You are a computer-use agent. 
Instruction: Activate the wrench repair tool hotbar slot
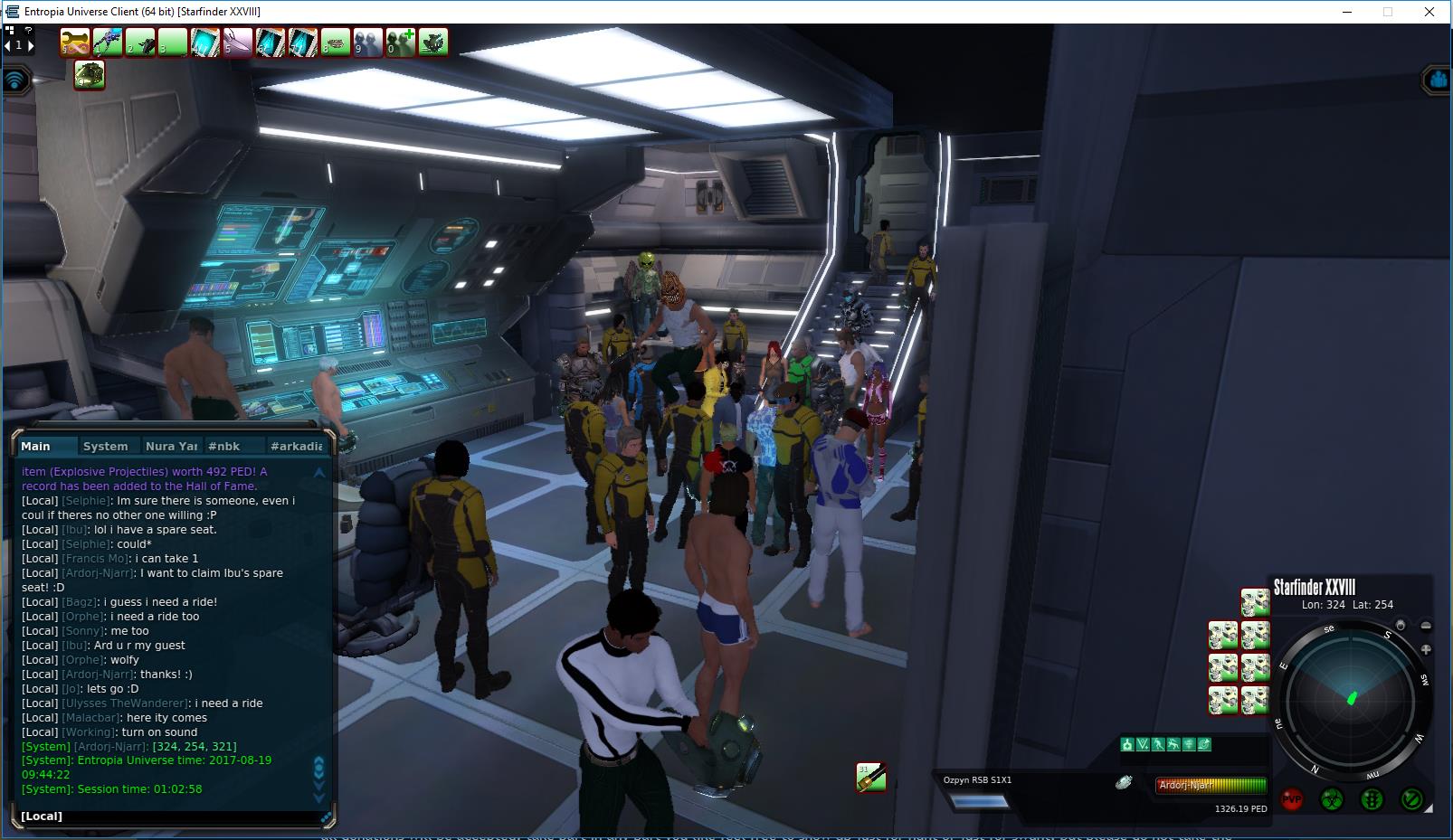(75, 42)
